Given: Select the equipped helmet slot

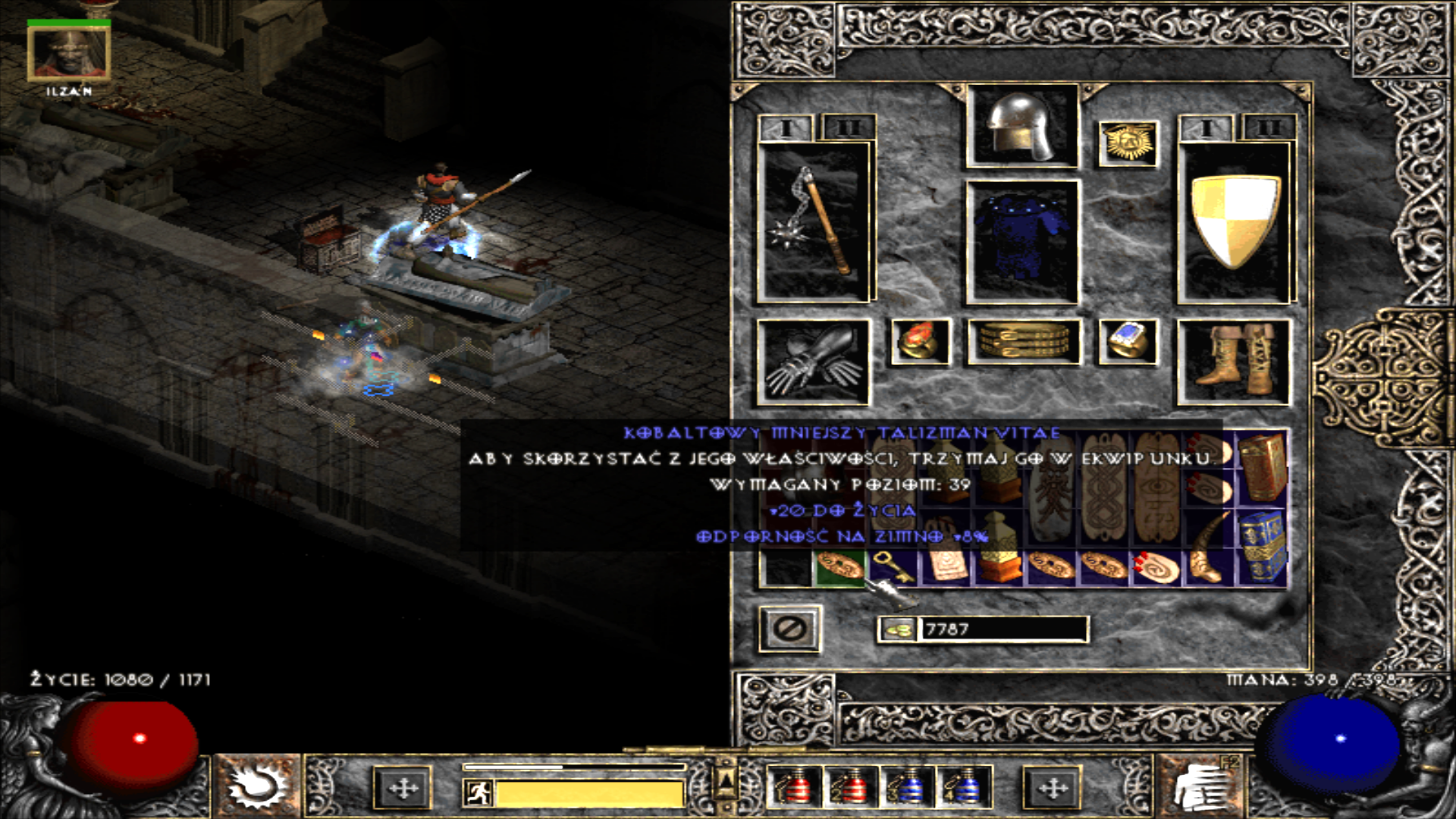Looking at the screenshot, I should (x=1021, y=126).
